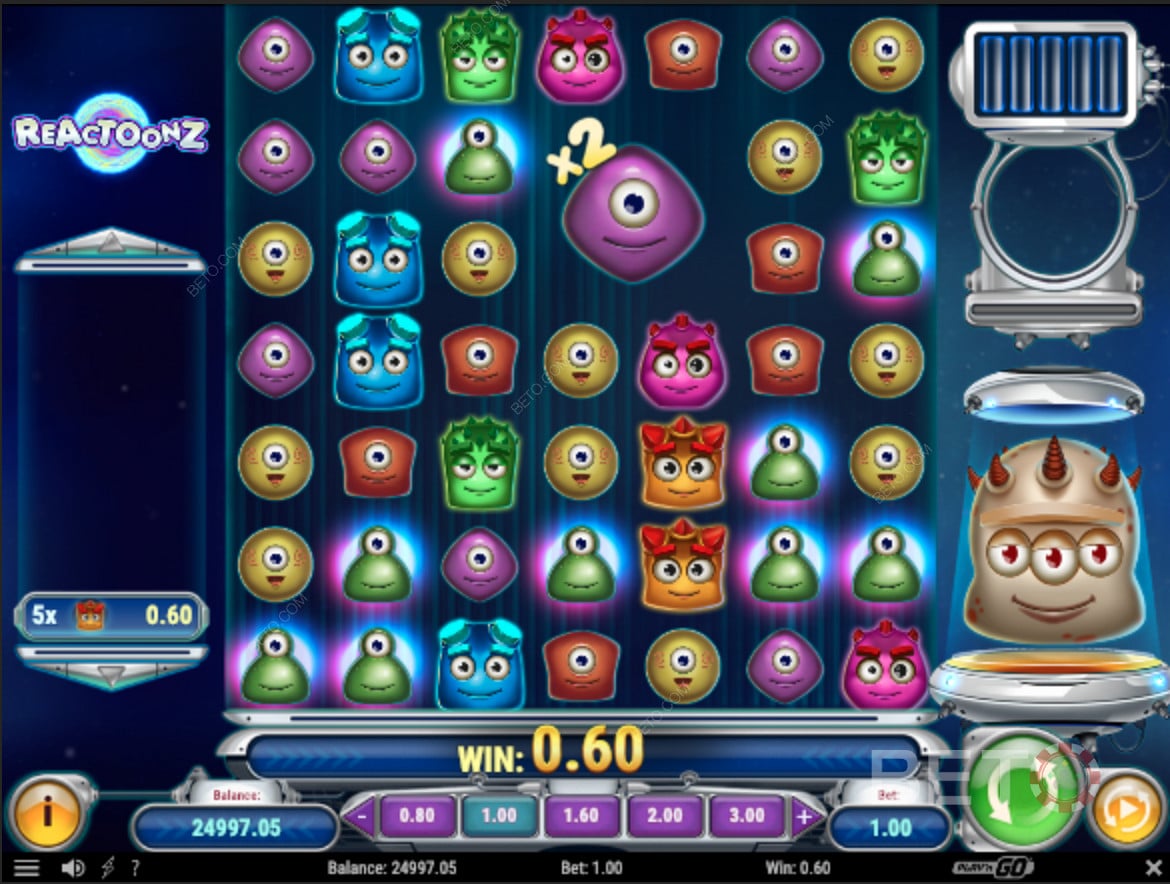Open the question mark help

tap(135, 868)
